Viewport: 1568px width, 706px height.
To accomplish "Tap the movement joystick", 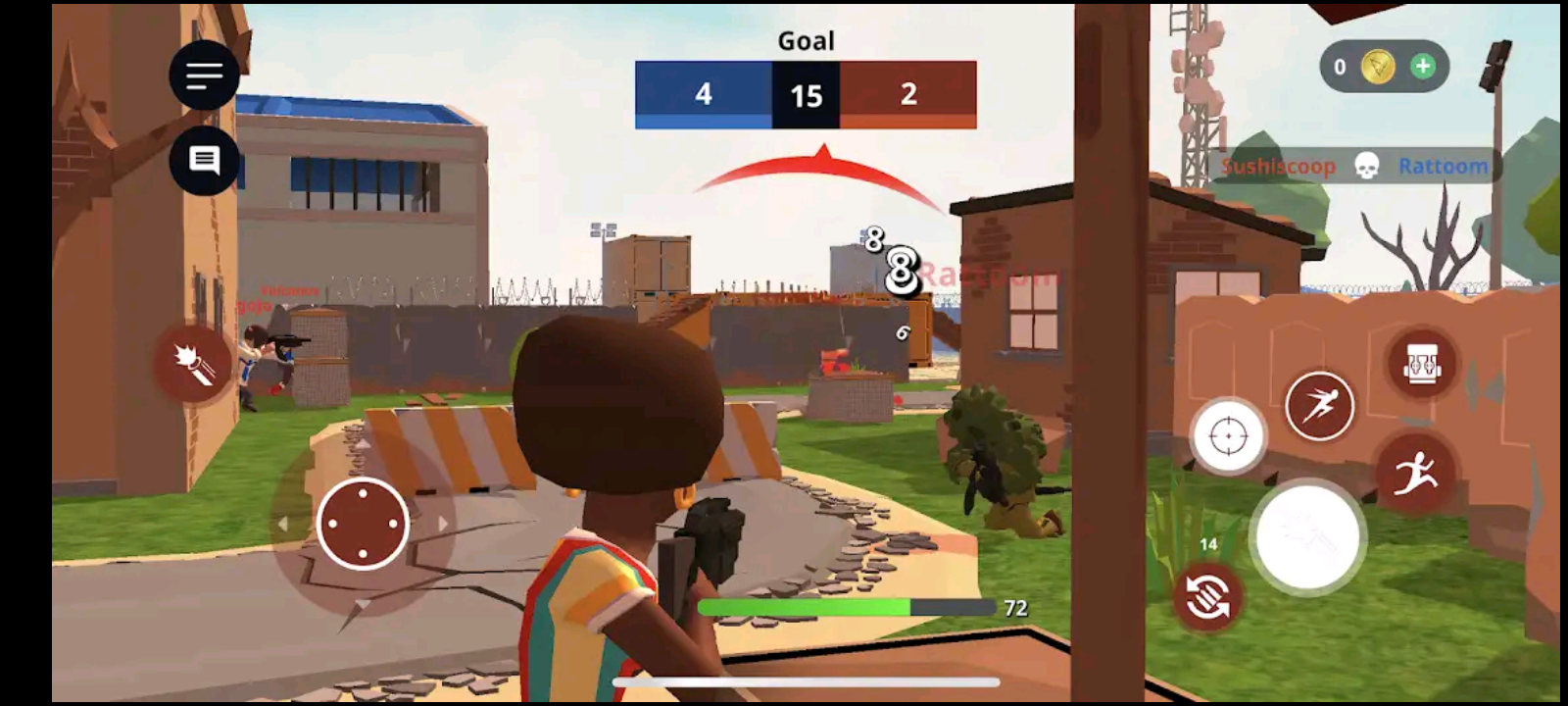I will 363,525.
